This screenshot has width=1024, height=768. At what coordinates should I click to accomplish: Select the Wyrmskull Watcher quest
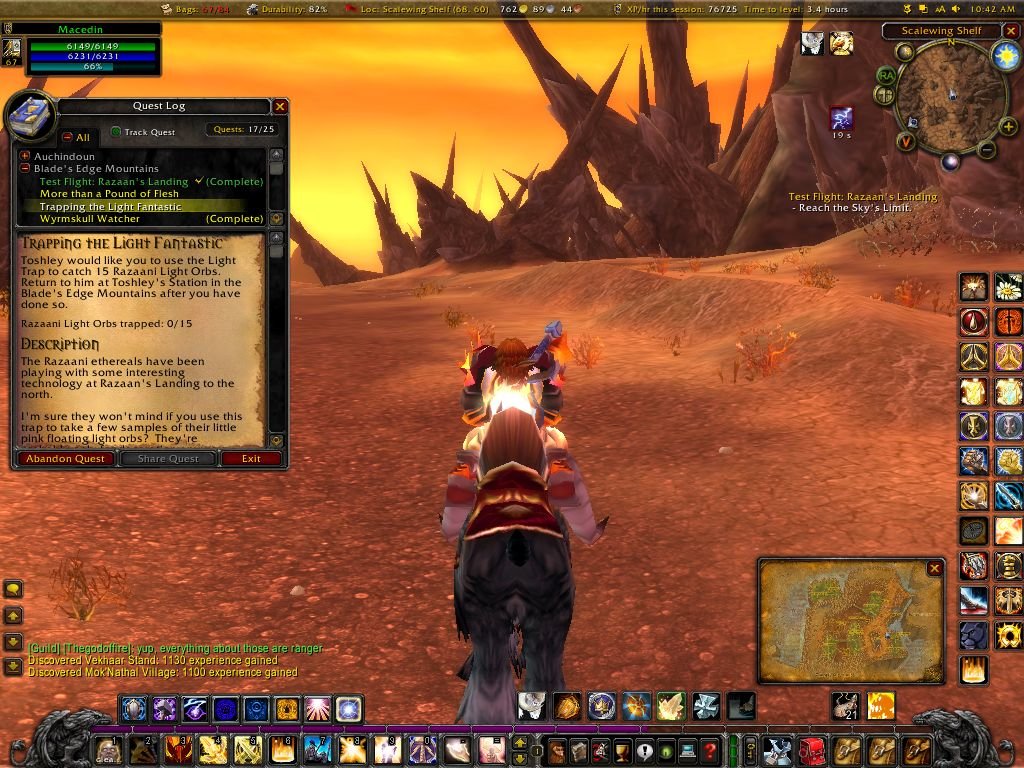[90, 219]
